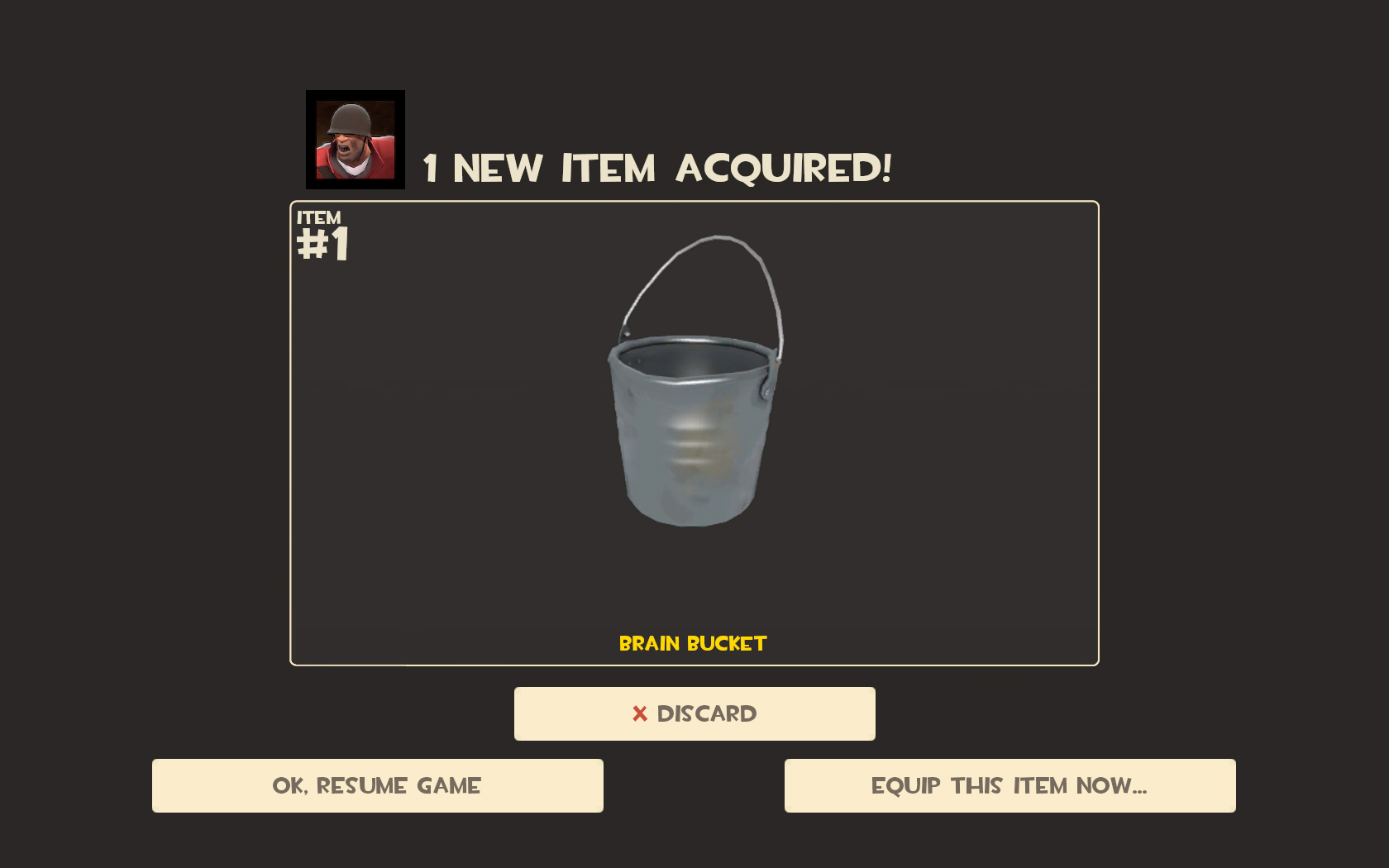Click OK, Resume Game
This screenshot has width=1389, height=868.
[377, 785]
